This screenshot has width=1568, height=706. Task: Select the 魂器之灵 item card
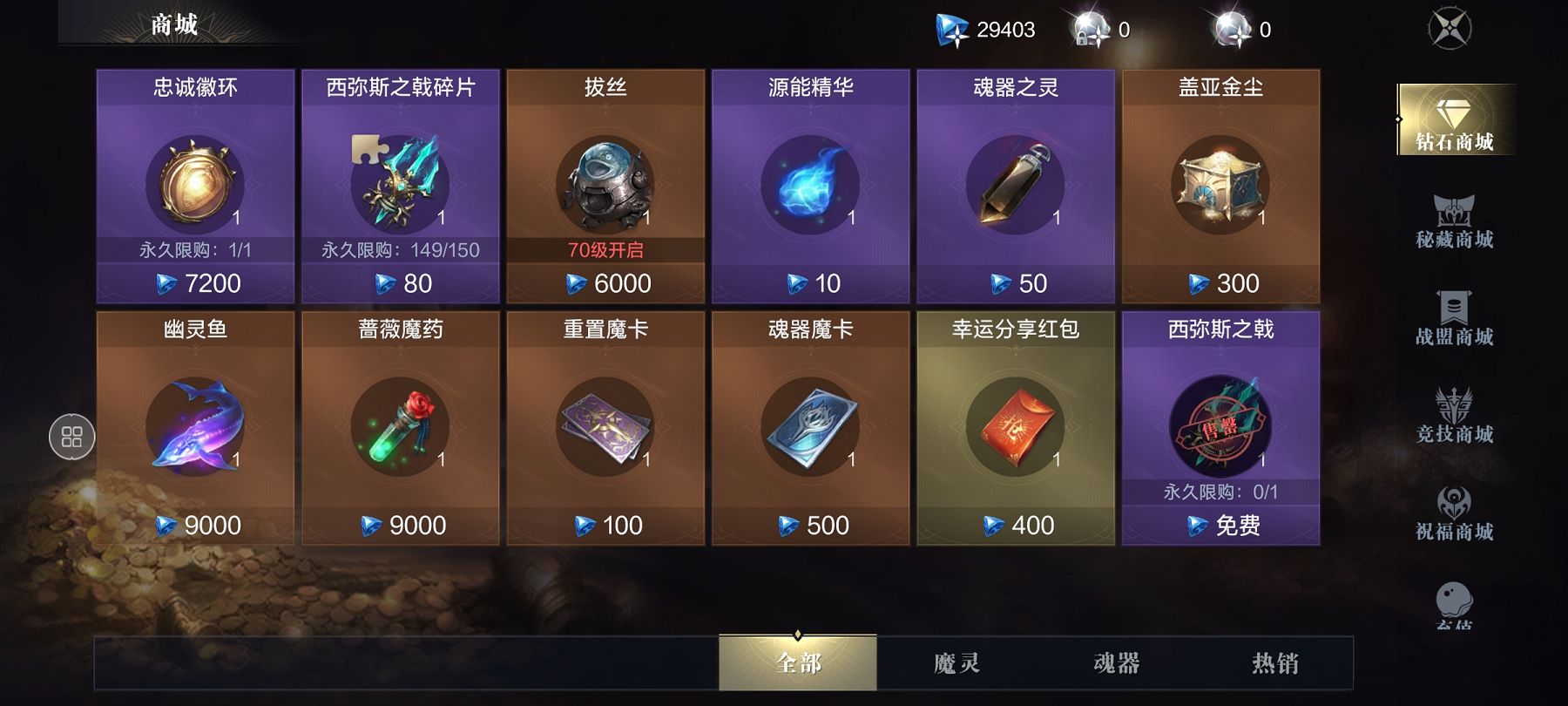[x=1016, y=187]
